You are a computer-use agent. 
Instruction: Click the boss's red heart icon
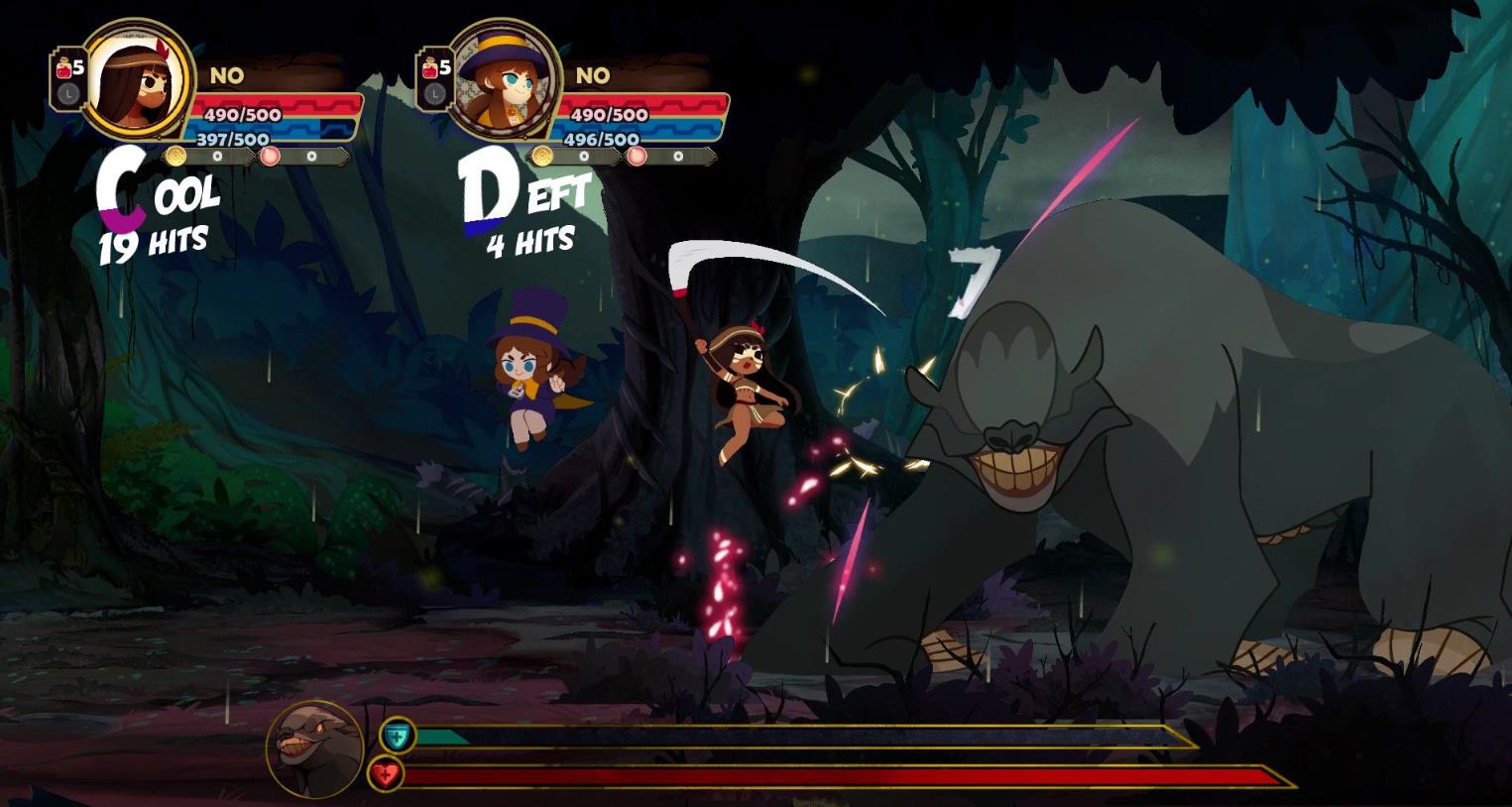386,774
